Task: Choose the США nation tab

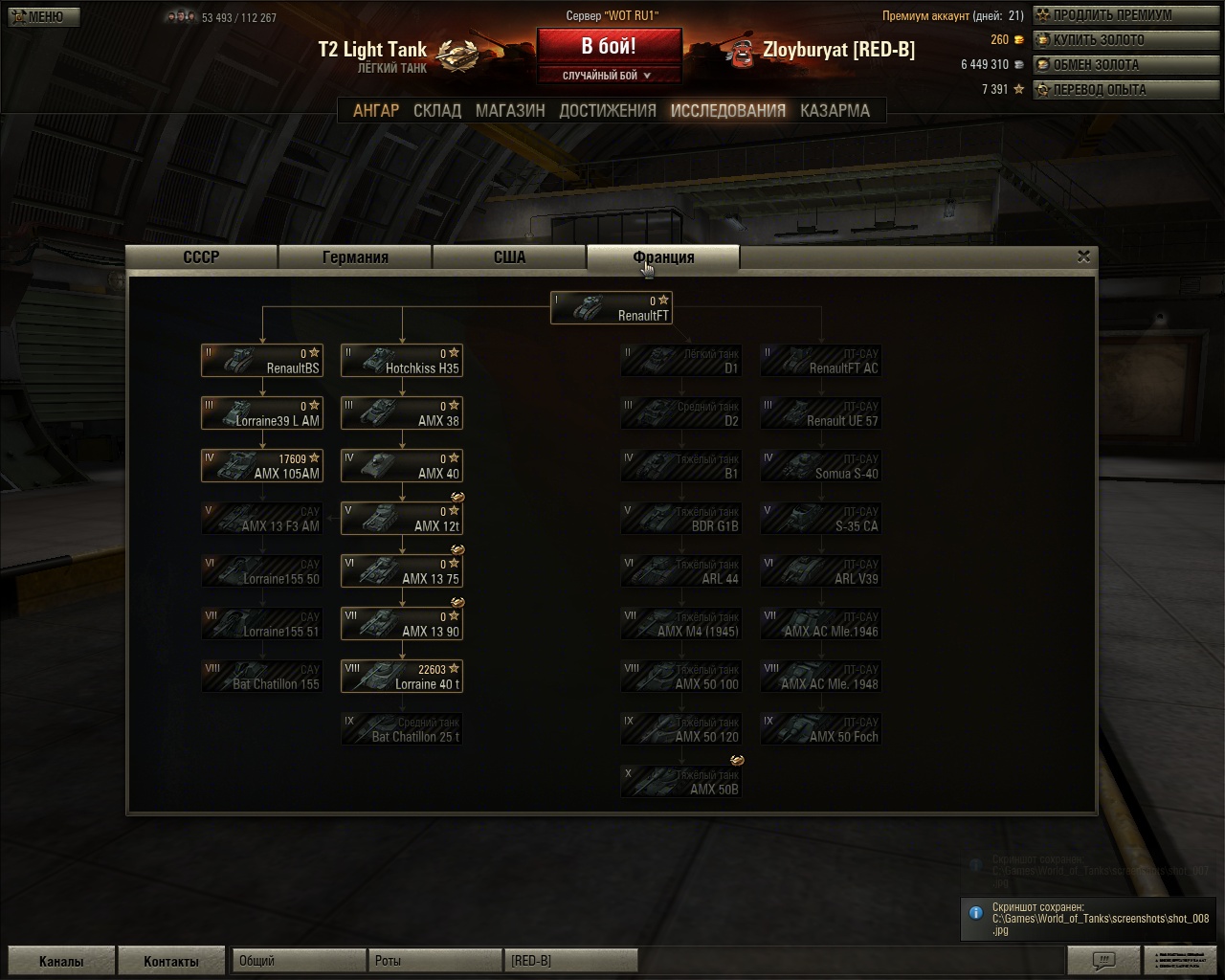Action: pos(509,257)
